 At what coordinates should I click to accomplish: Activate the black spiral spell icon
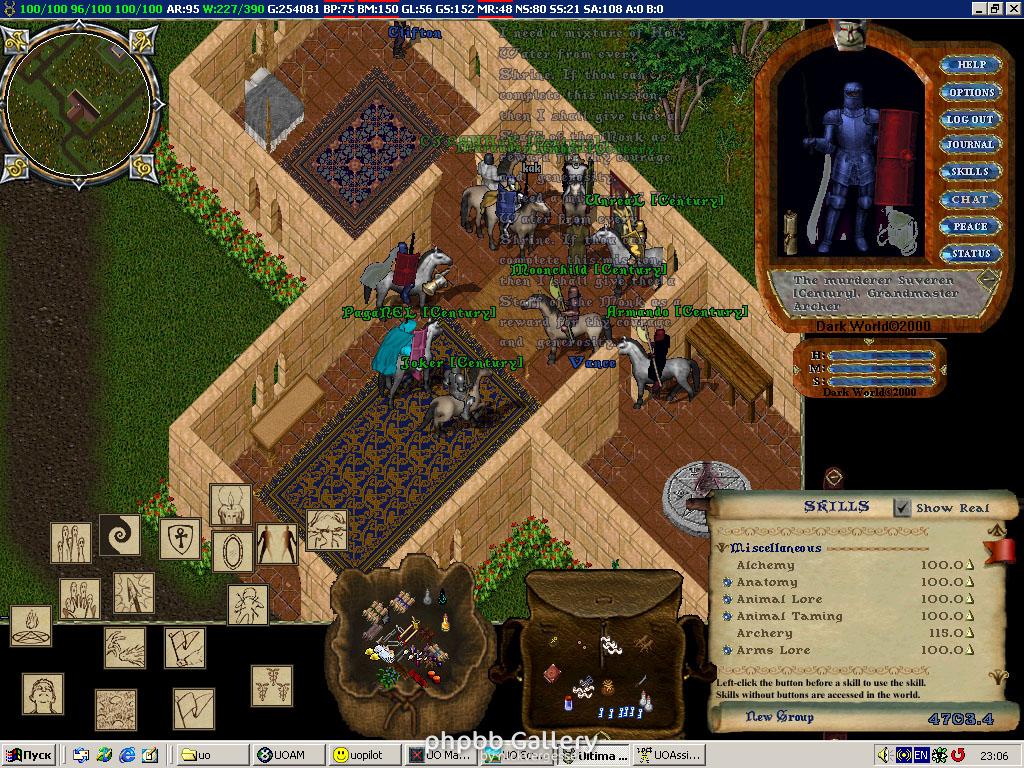click(119, 535)
